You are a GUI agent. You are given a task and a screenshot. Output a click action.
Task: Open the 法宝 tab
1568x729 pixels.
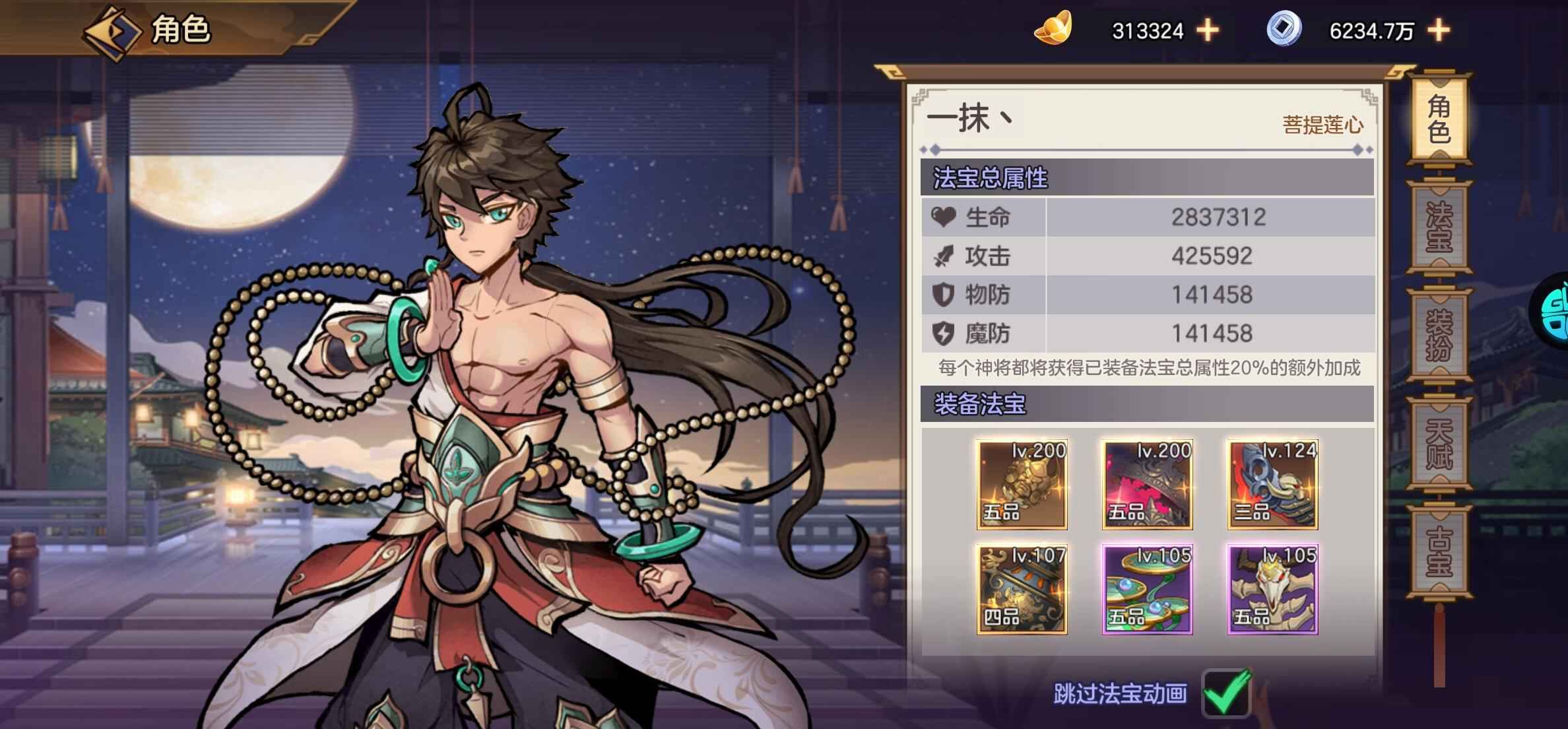[1439, 226]
